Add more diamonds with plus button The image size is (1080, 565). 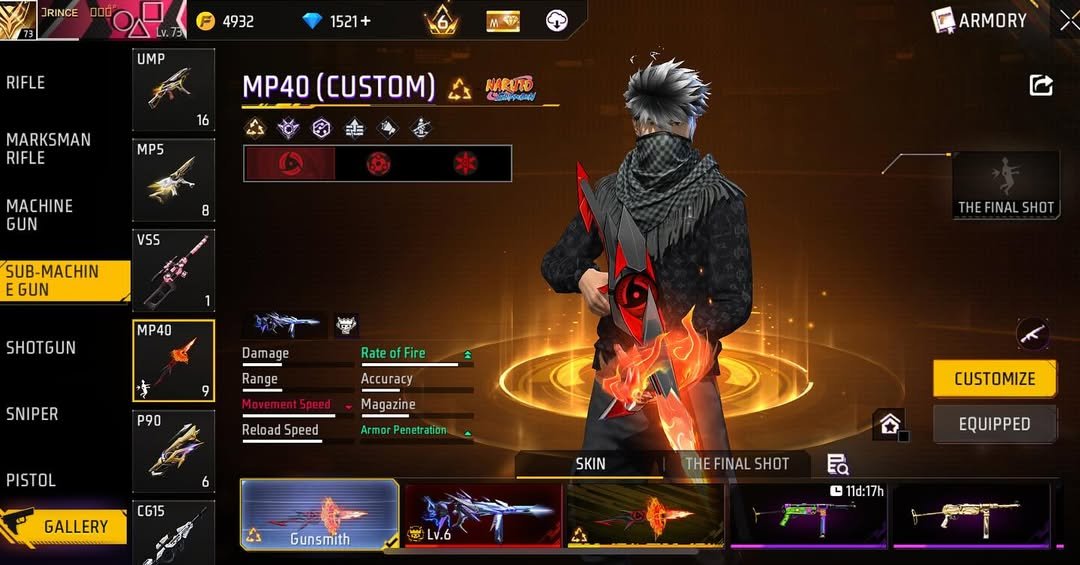[x=365, y=21]
